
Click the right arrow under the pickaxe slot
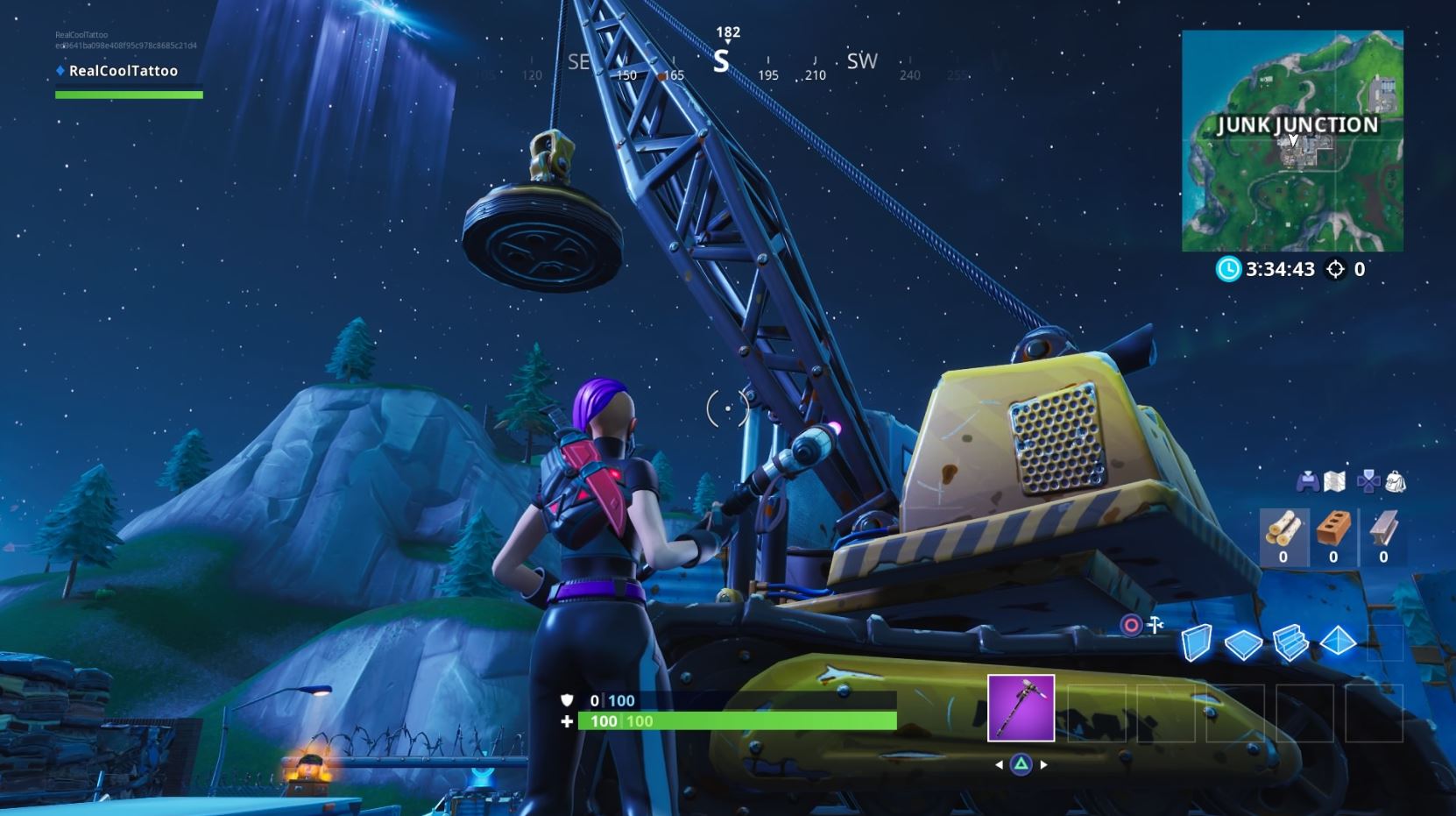point(1043,764)
